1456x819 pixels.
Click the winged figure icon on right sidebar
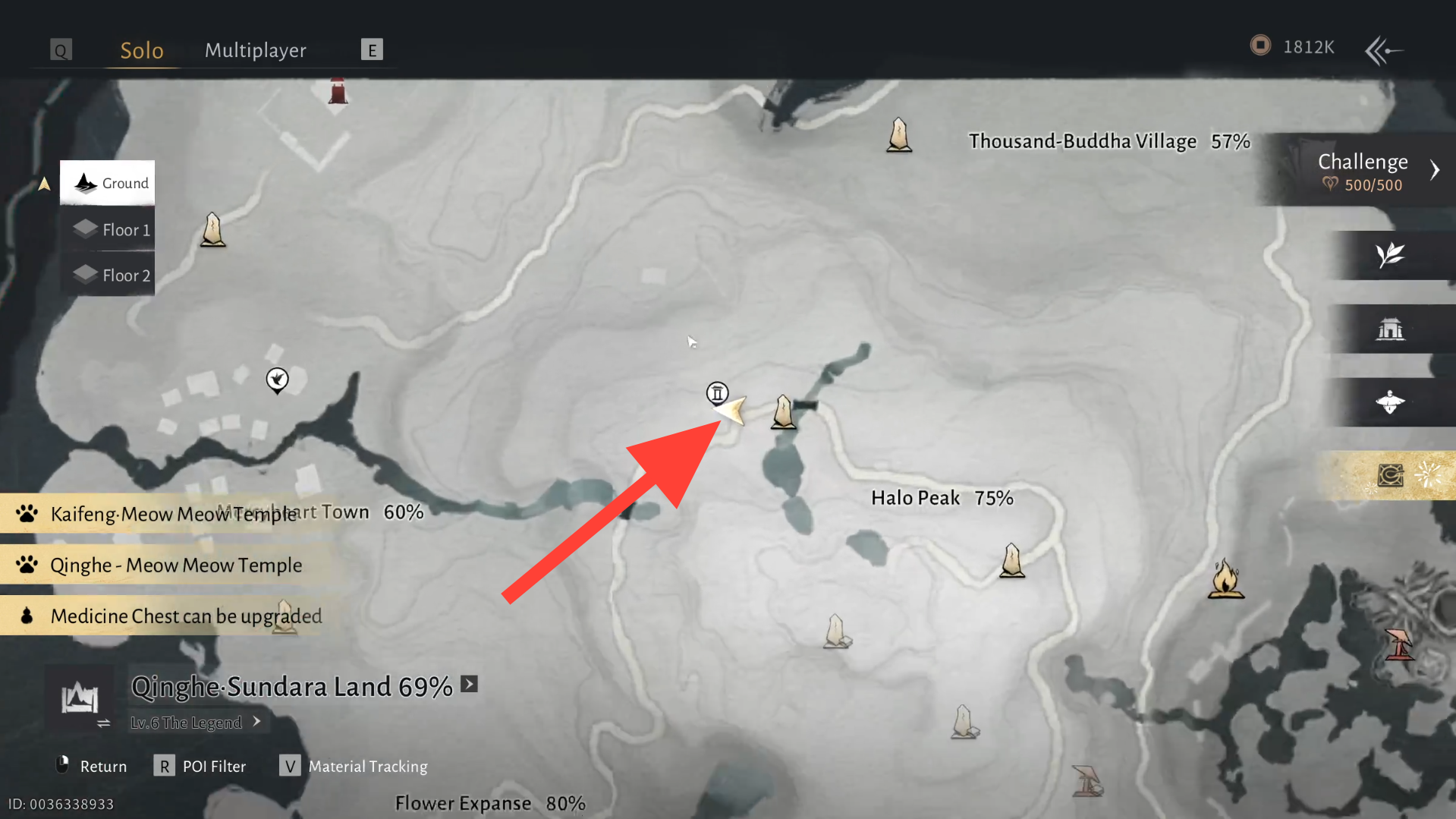[1391, 402]
